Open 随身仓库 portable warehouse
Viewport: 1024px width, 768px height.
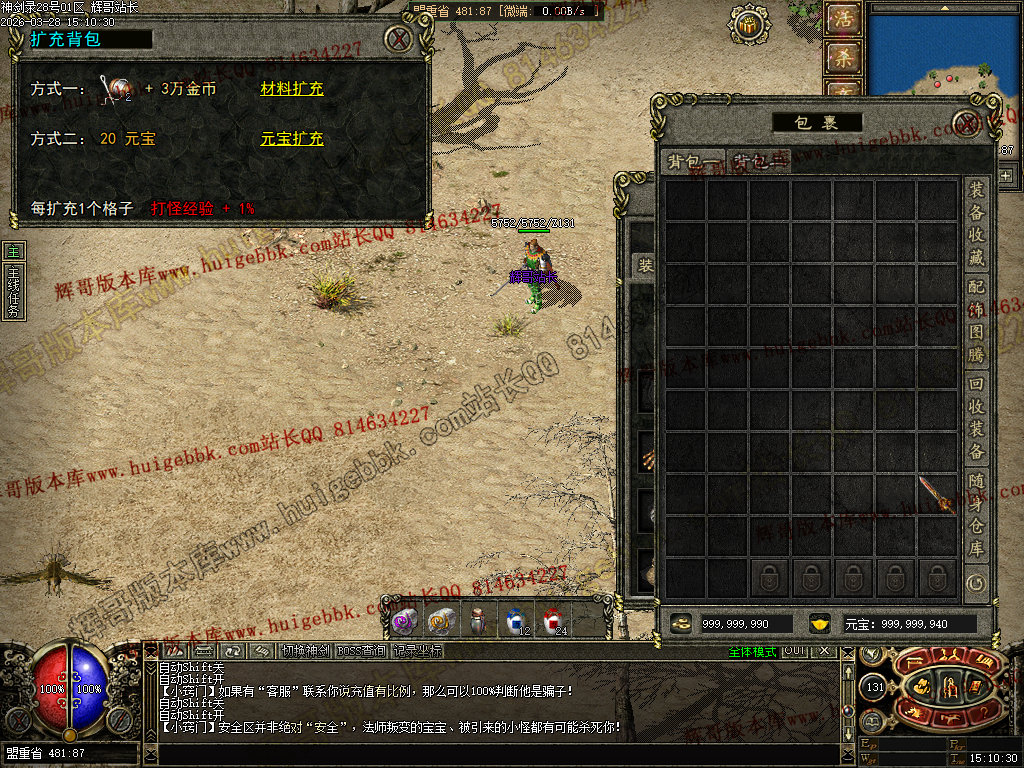[x=976, y=515]
